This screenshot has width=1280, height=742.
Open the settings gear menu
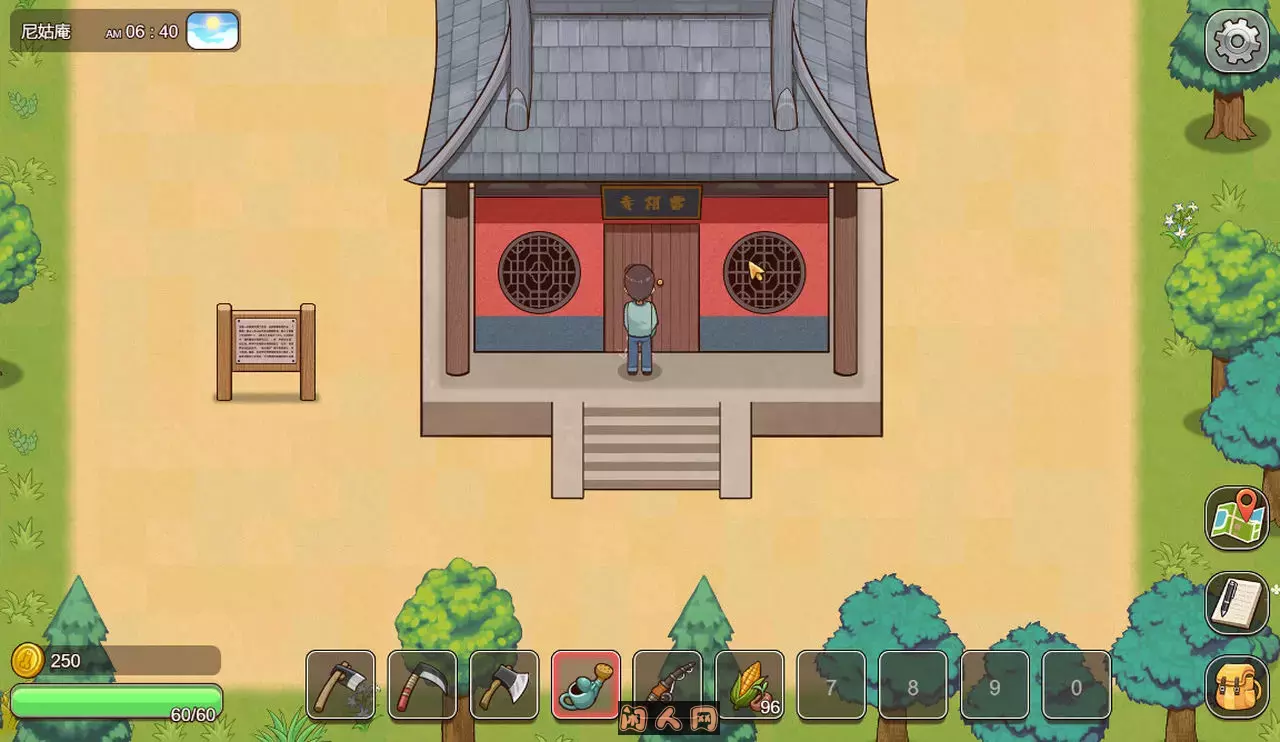tap(1236, 42)
